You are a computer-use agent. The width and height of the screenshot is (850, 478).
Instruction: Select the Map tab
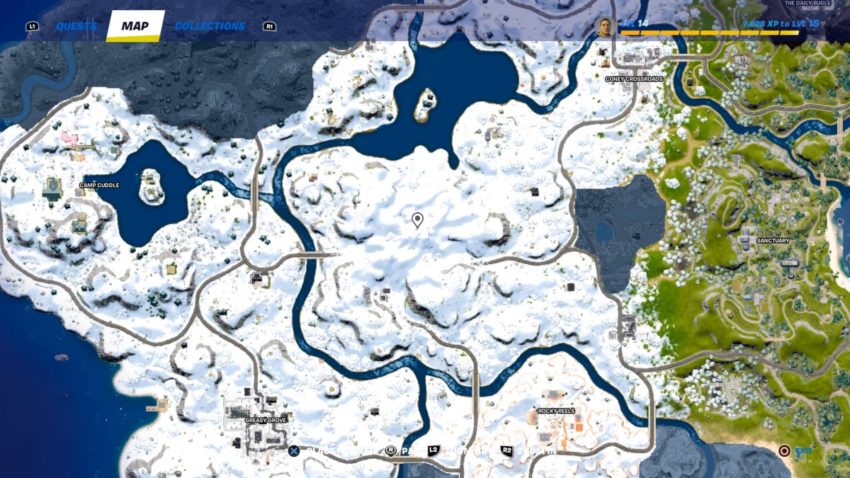(x=134, y=26)
